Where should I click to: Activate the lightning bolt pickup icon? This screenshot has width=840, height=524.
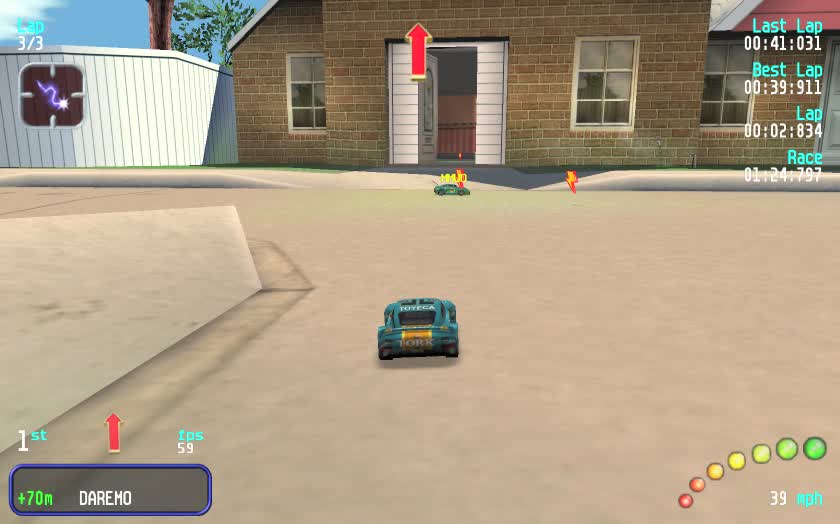point(51,96)
